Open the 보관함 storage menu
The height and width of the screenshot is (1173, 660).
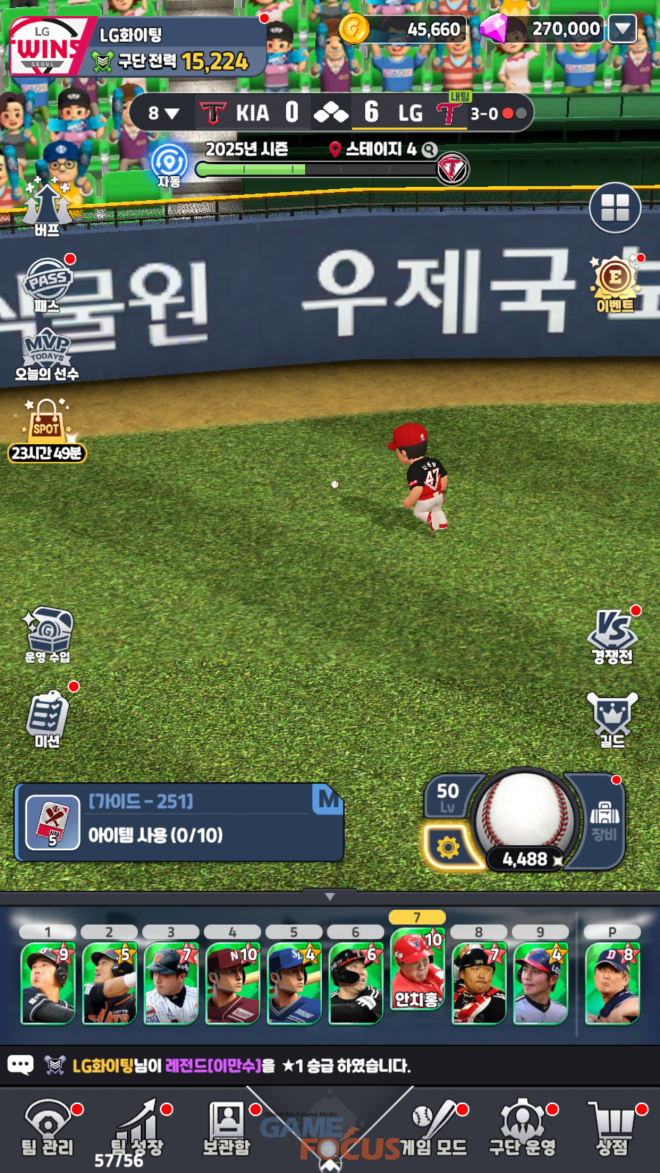(x=227, y=1128)
